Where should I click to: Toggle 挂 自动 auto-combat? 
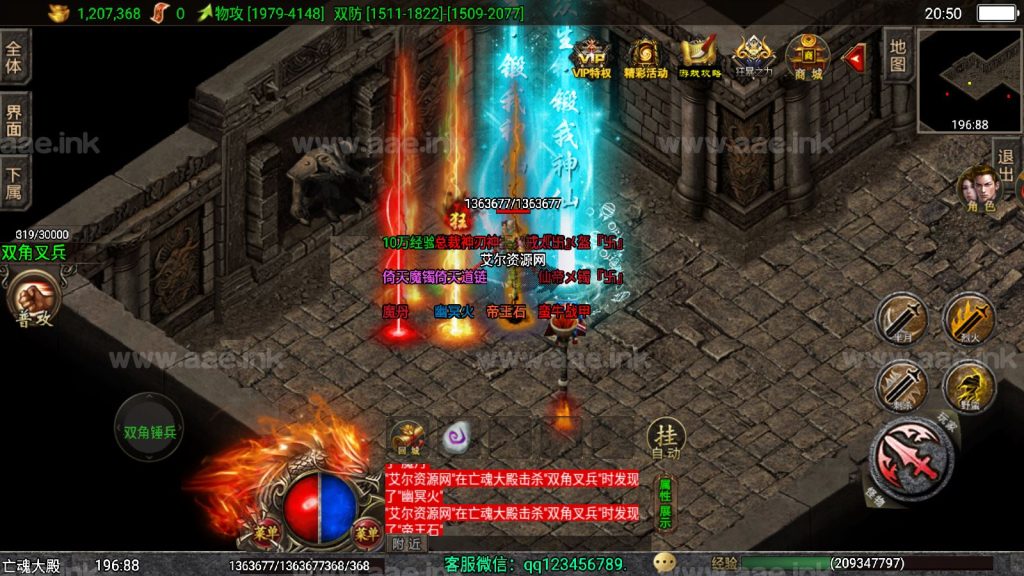tap(665, 438)
